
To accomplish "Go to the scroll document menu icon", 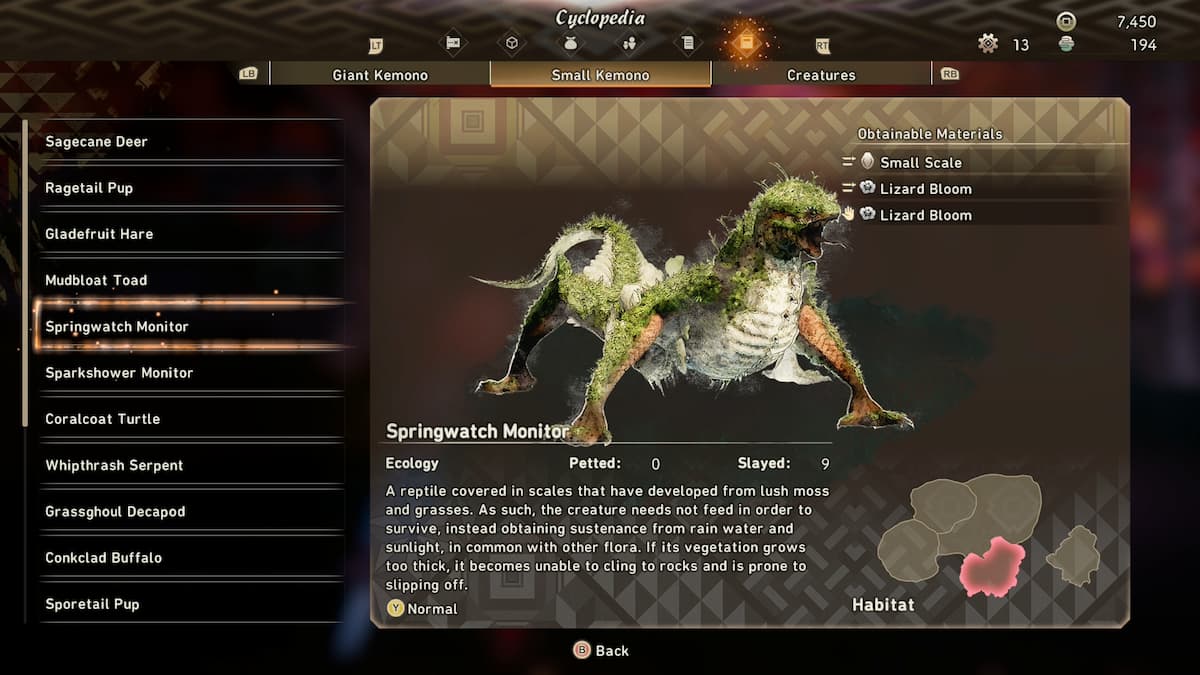I will (687, 43).
